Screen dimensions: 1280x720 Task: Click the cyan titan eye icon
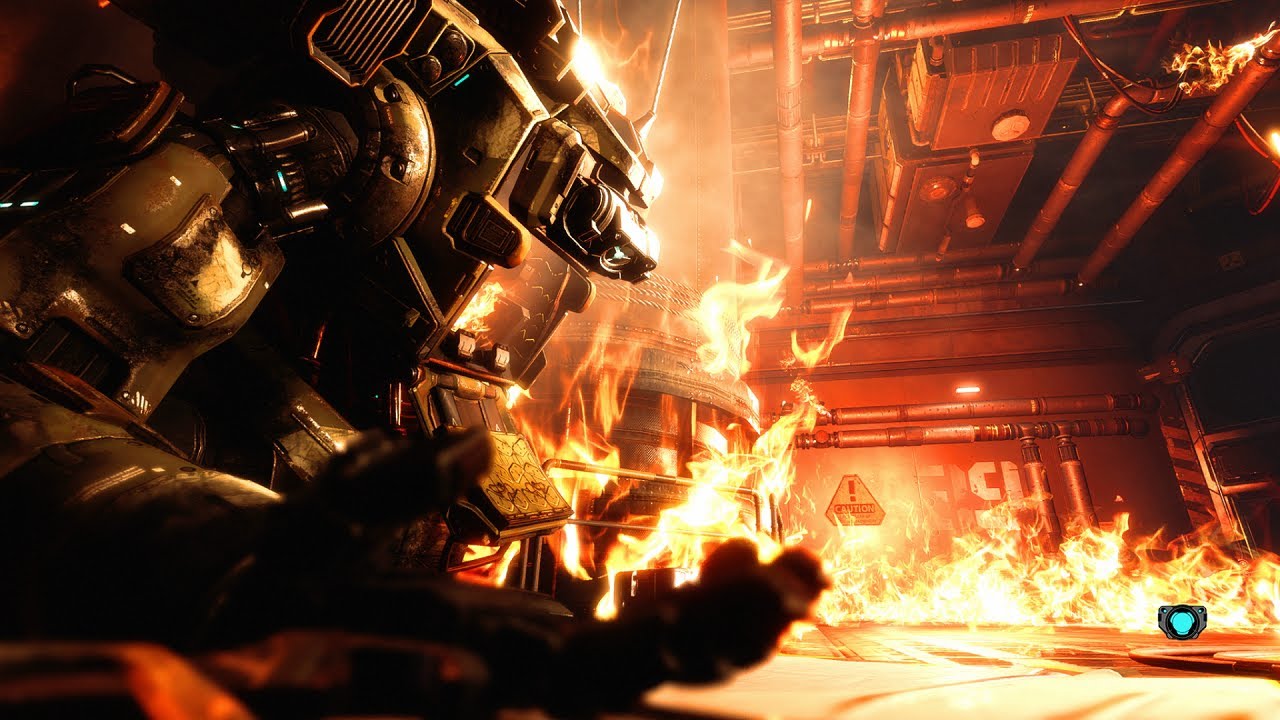click(x=1182, y=621)
